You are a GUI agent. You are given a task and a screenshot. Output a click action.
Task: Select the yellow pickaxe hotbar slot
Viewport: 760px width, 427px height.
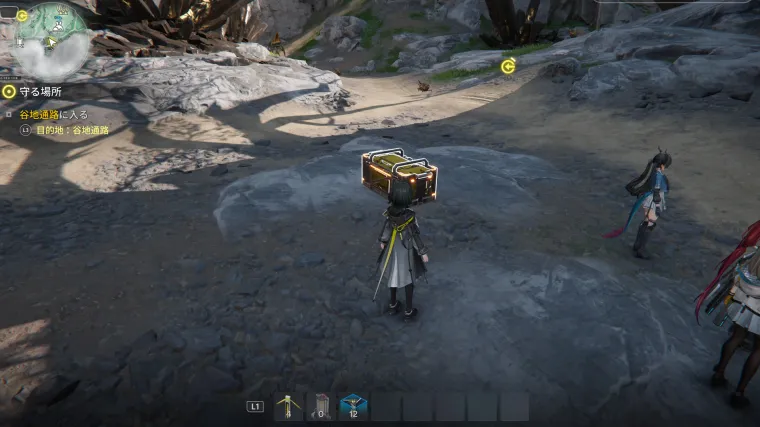[289, 406]
